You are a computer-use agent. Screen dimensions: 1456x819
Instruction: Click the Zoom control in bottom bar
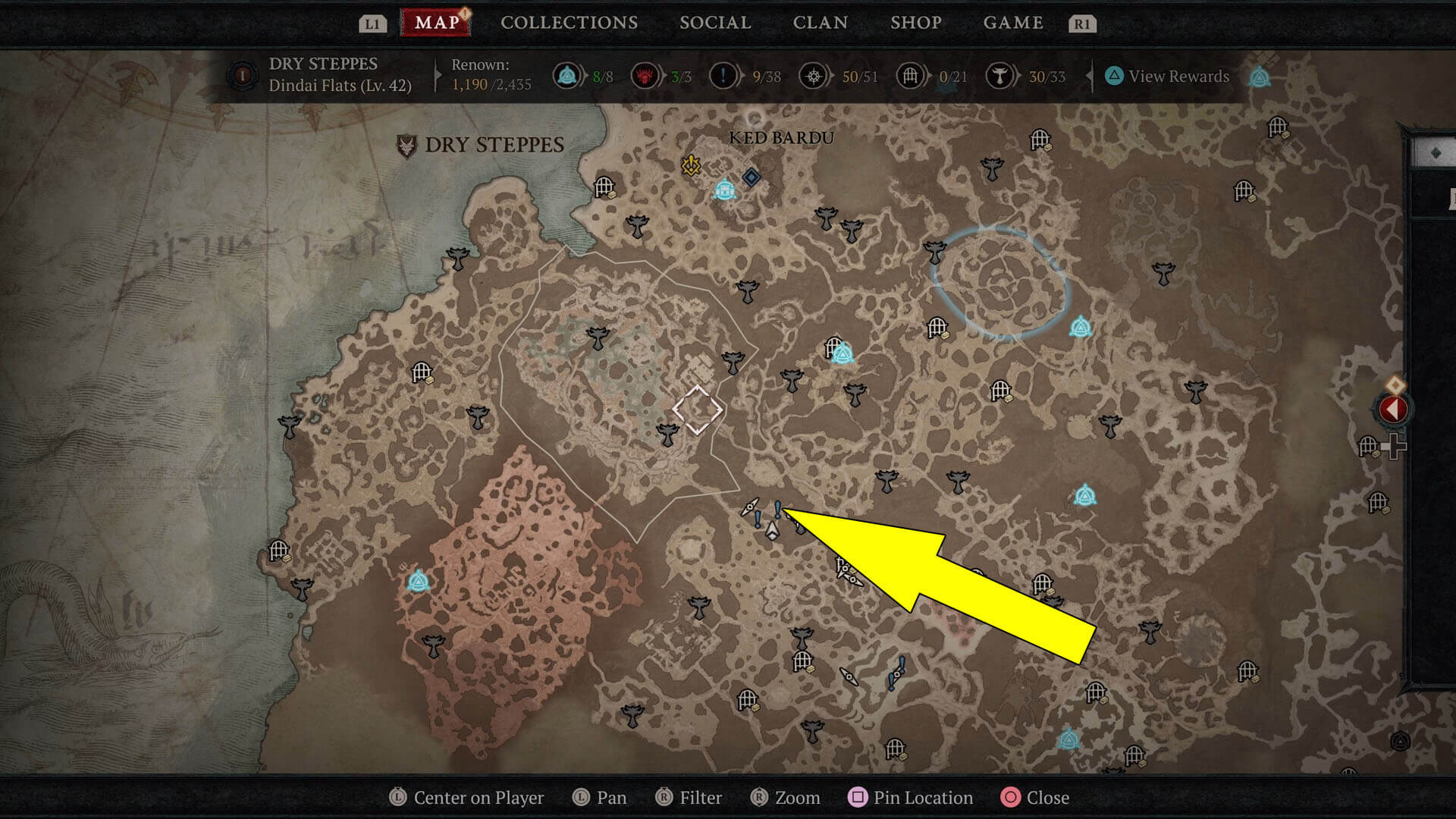click(786, 798)
